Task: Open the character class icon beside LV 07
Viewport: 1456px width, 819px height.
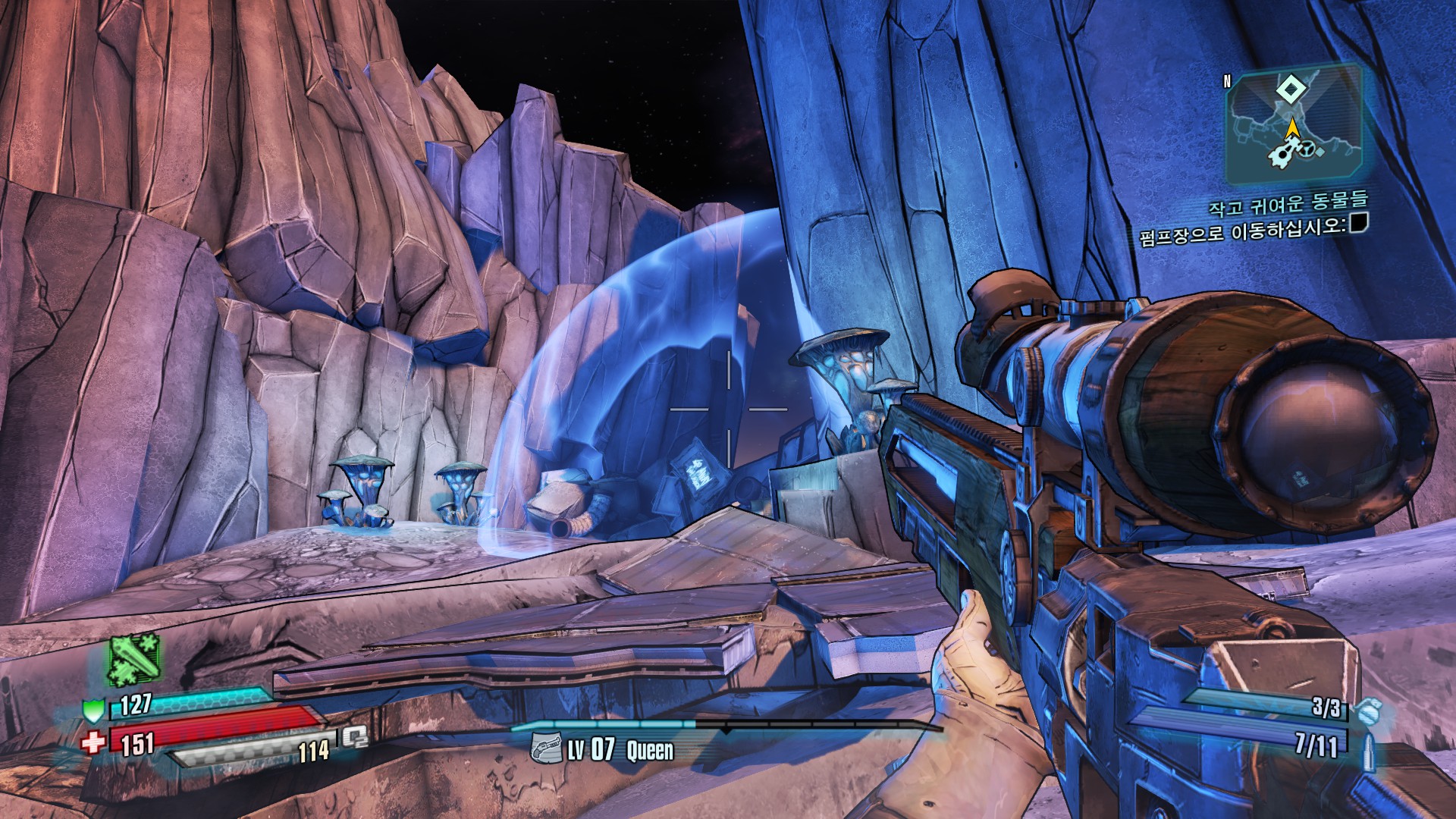Action: (x=545, y=749)
